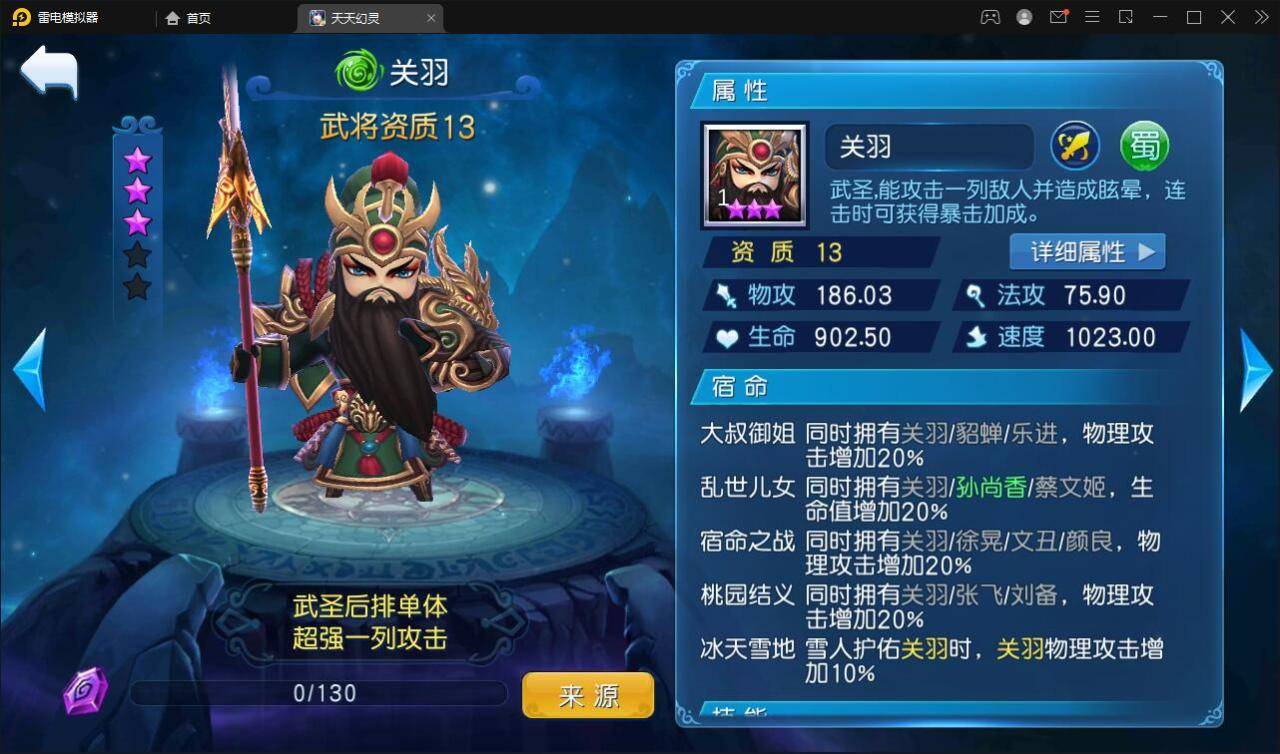Open the mail notification icon with red badge
Image resolution: width=1280 pixels, height=754 pixels.
pyautogui.click(x=1059, y=17)
